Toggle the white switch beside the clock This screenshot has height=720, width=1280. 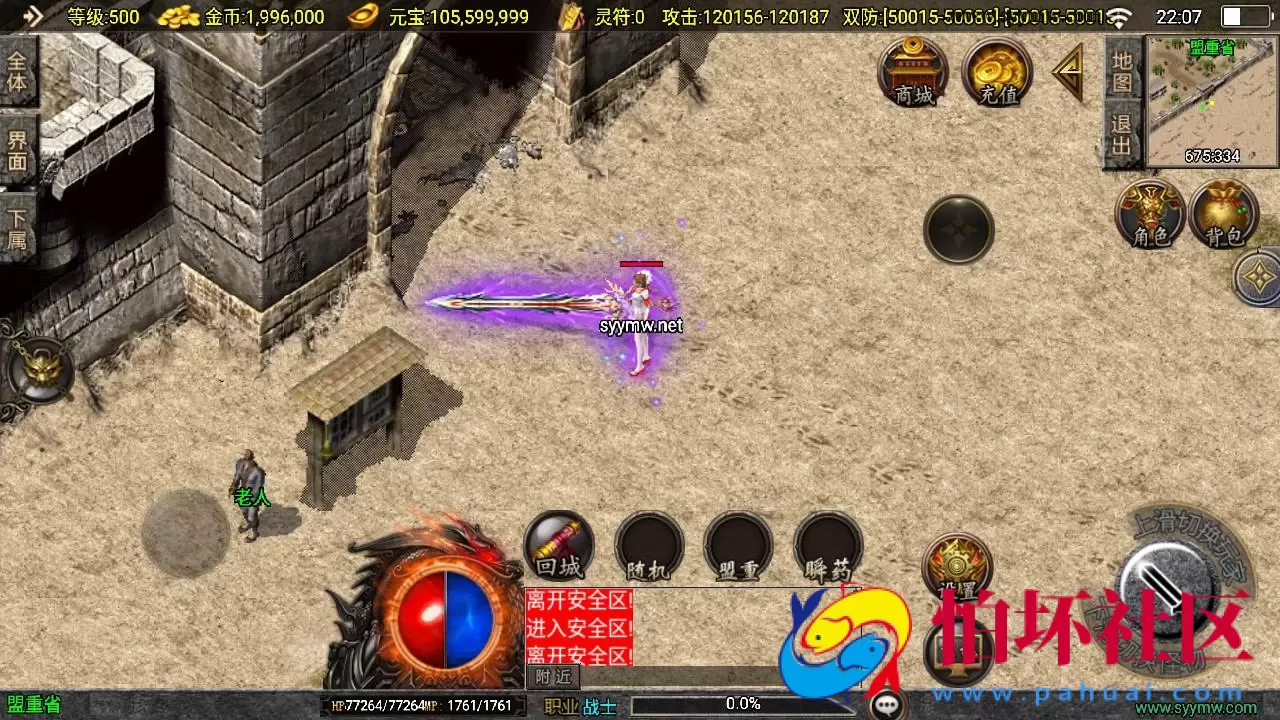(x=1243, y=16)
